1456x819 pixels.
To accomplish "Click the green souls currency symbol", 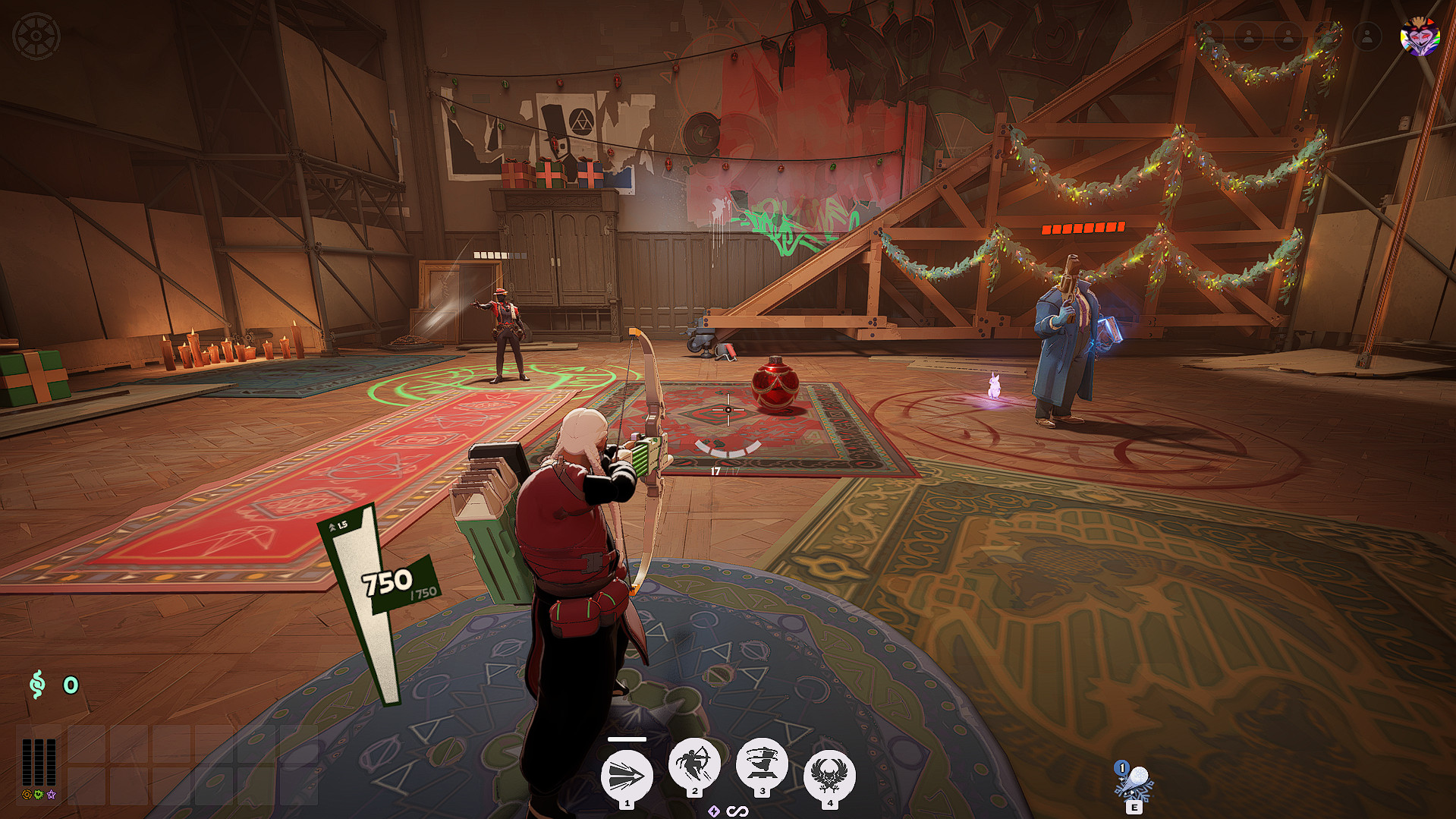I will tap(36, 684).
